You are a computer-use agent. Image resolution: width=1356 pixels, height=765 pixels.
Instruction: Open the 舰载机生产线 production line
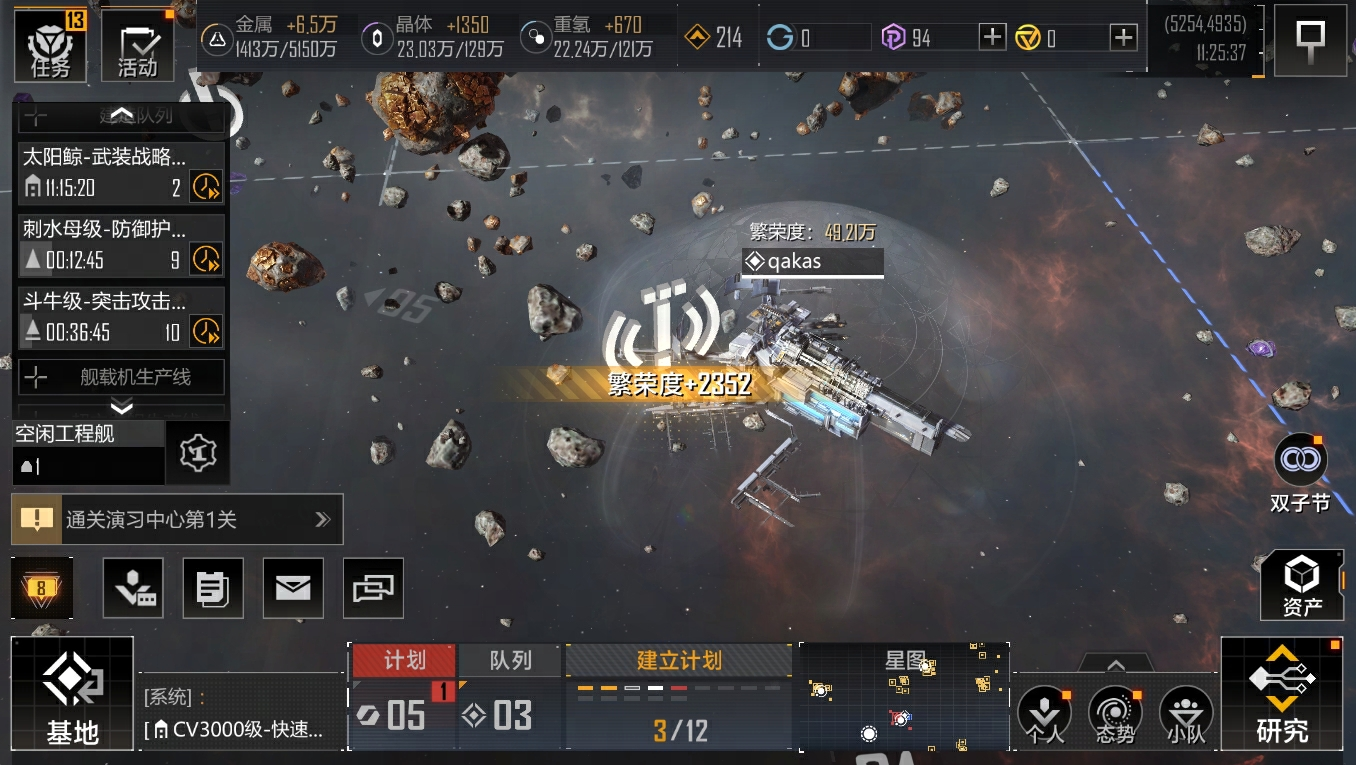click(x=122, y=377)
